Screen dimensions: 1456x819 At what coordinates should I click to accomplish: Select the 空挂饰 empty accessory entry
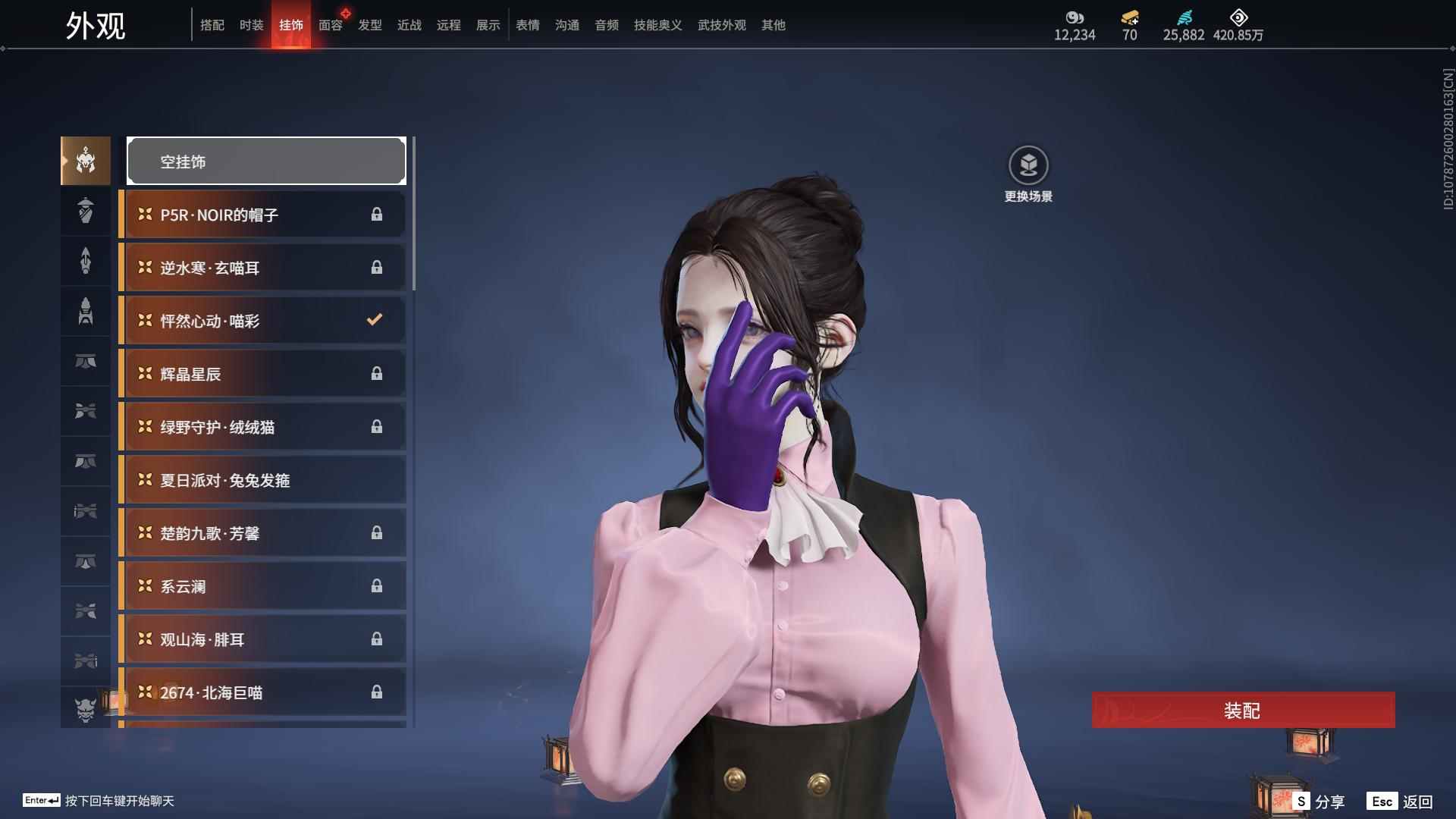(x=266, y=161)
